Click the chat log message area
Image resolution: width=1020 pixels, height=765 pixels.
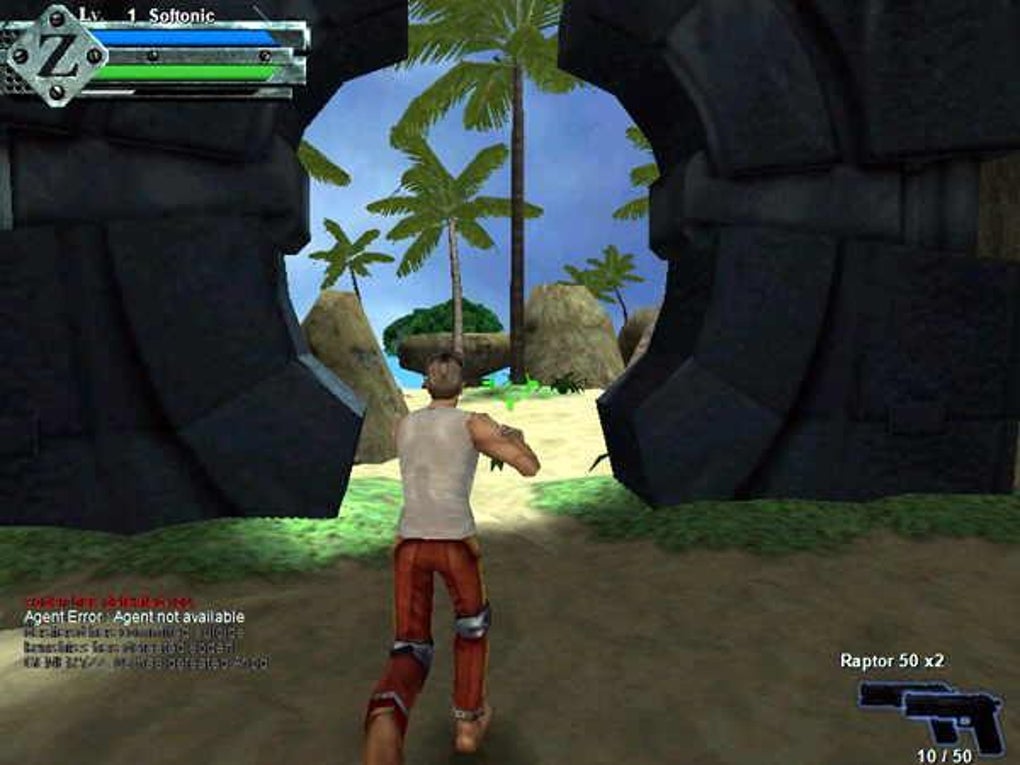(x=143, y=631)
